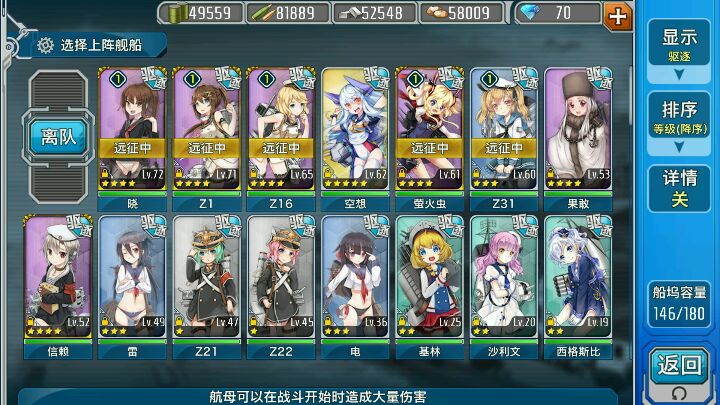Image resolution: width=720 pixels, height=405 pixels.
Task: Select the 空想 ship card
Action: [x=356, y=130]
